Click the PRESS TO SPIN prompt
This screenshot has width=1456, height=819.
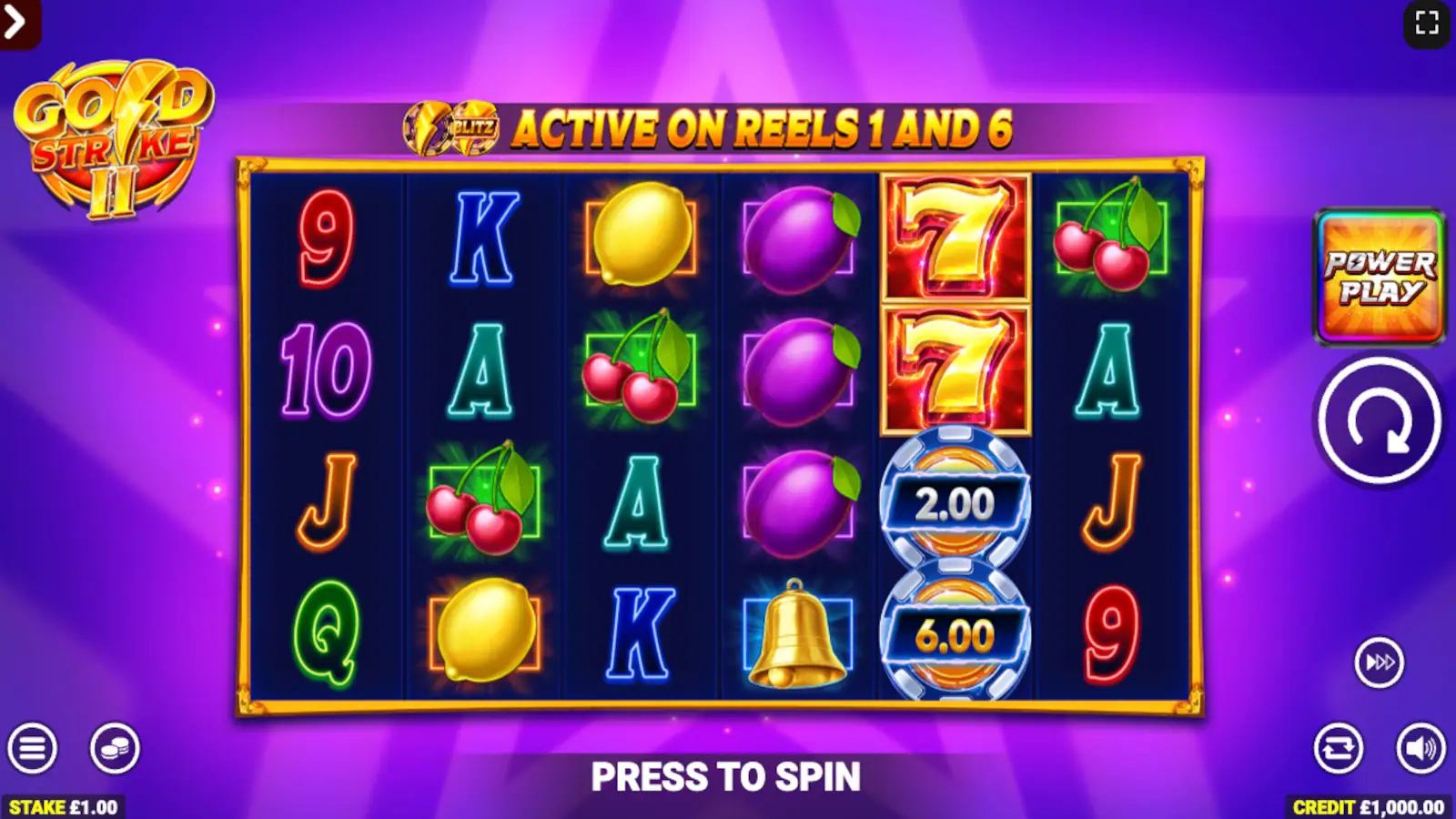point(728,775)
